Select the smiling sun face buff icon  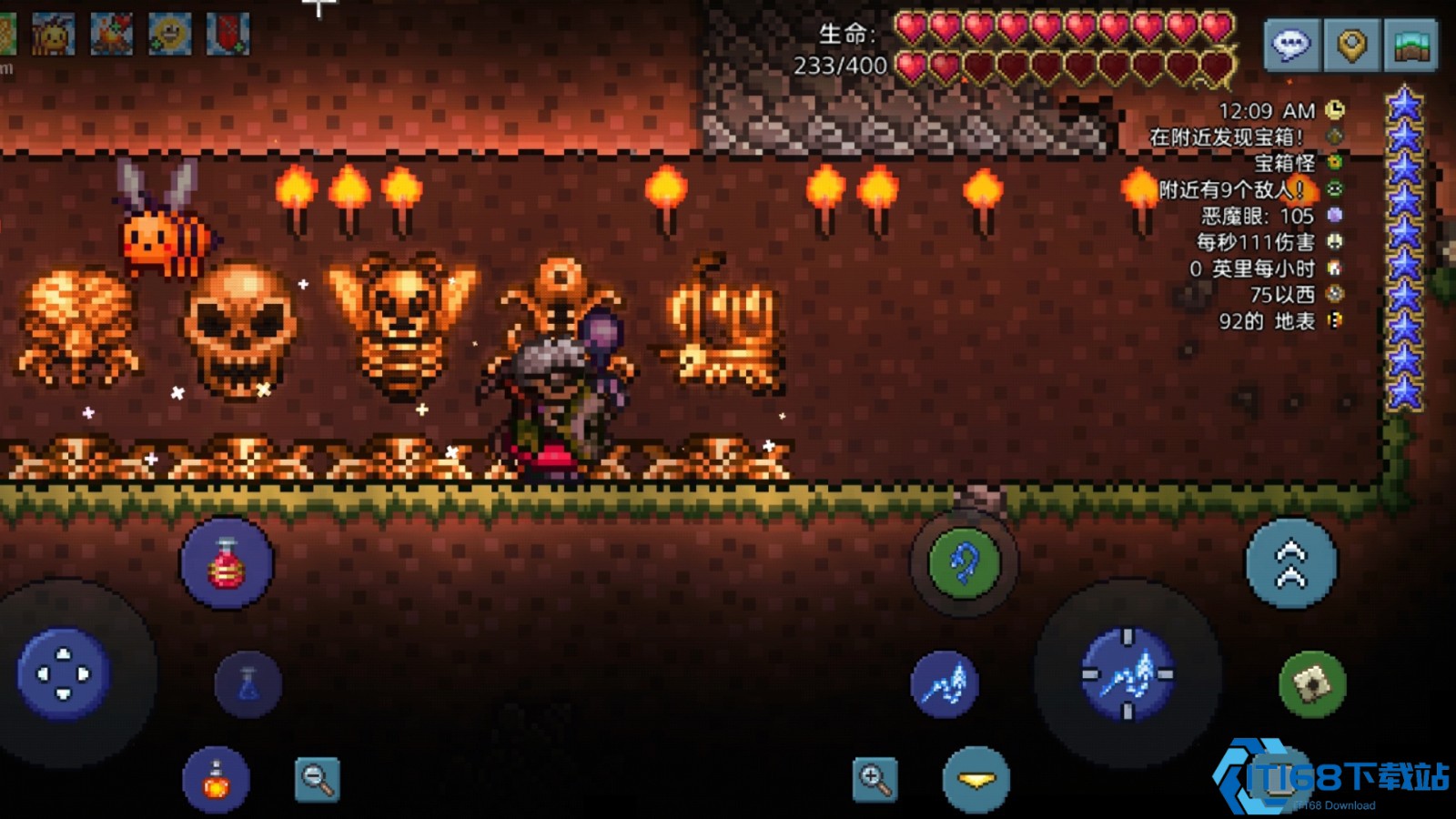click(x=169, y=35)
